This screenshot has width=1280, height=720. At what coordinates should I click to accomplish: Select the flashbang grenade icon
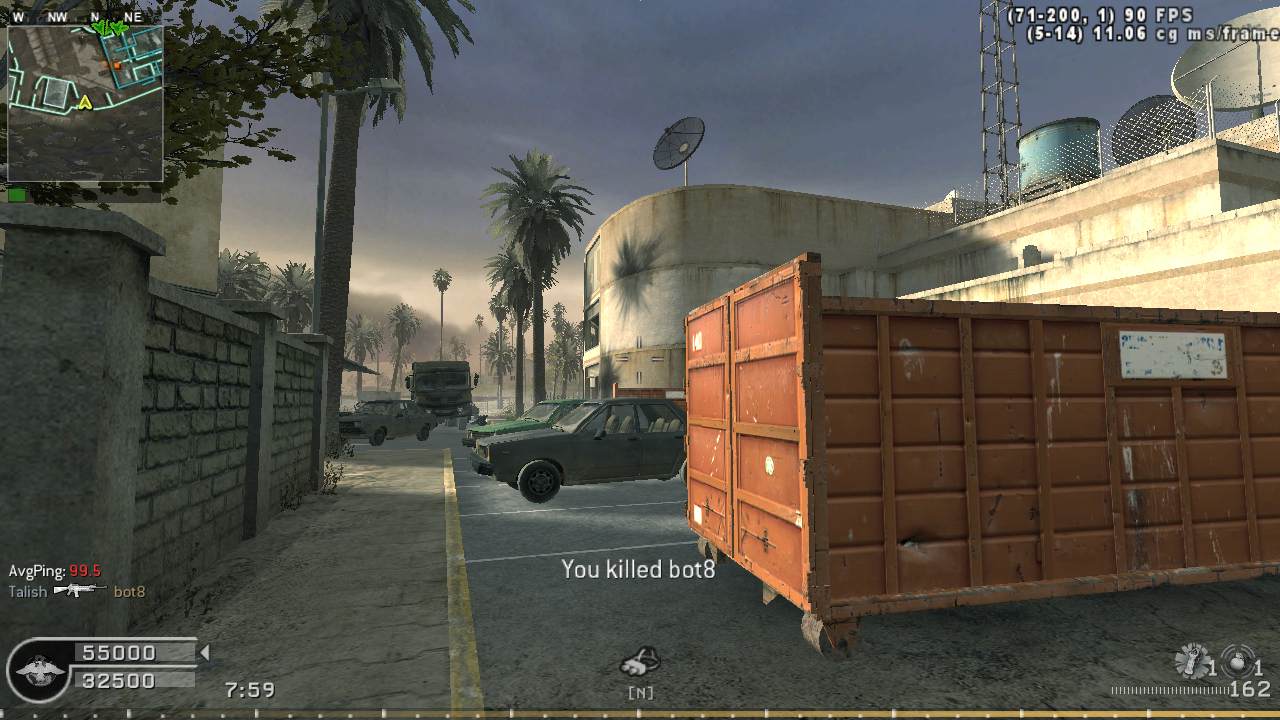1190,661
